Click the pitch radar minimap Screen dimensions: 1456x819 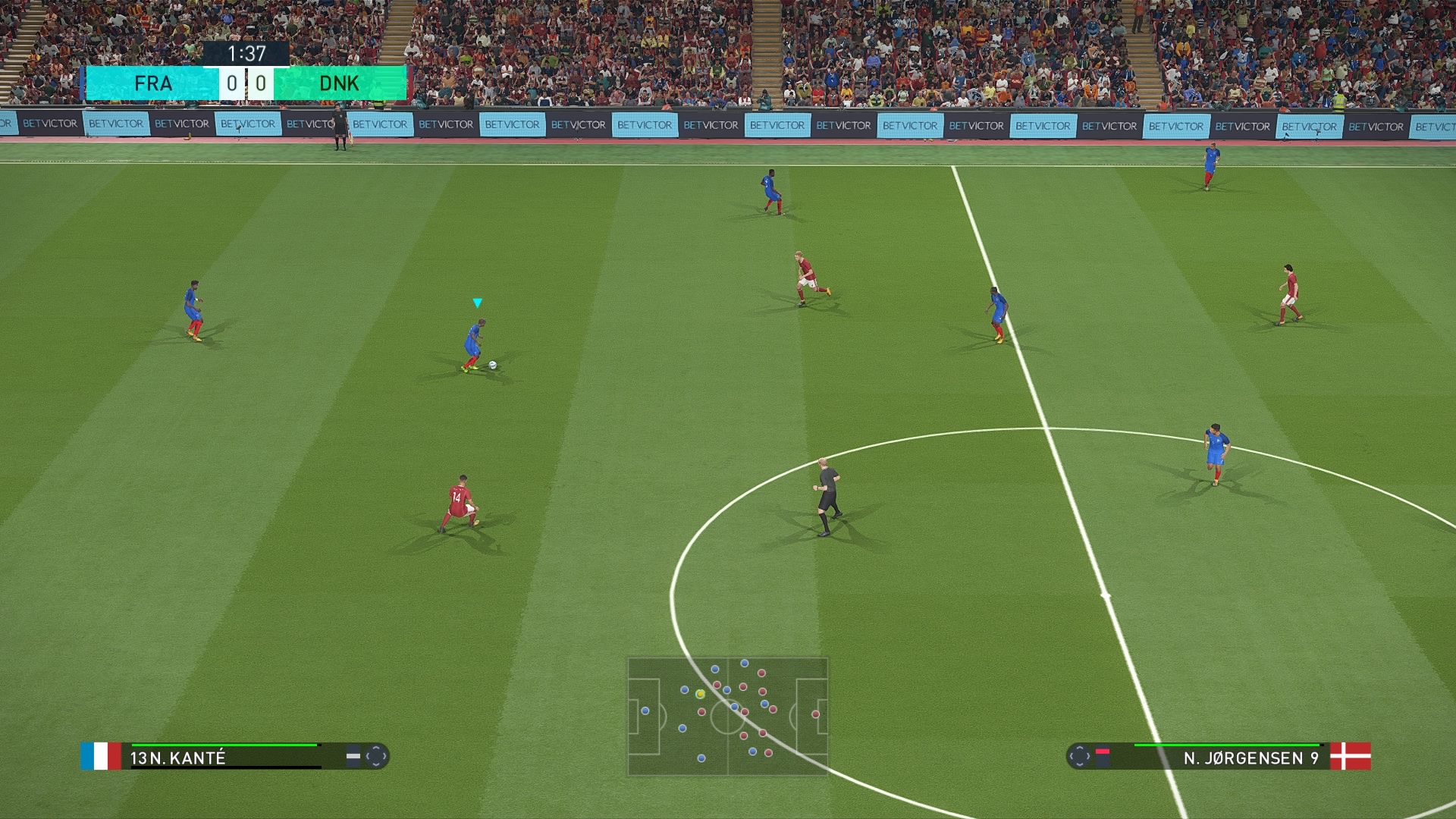point(727,716)
